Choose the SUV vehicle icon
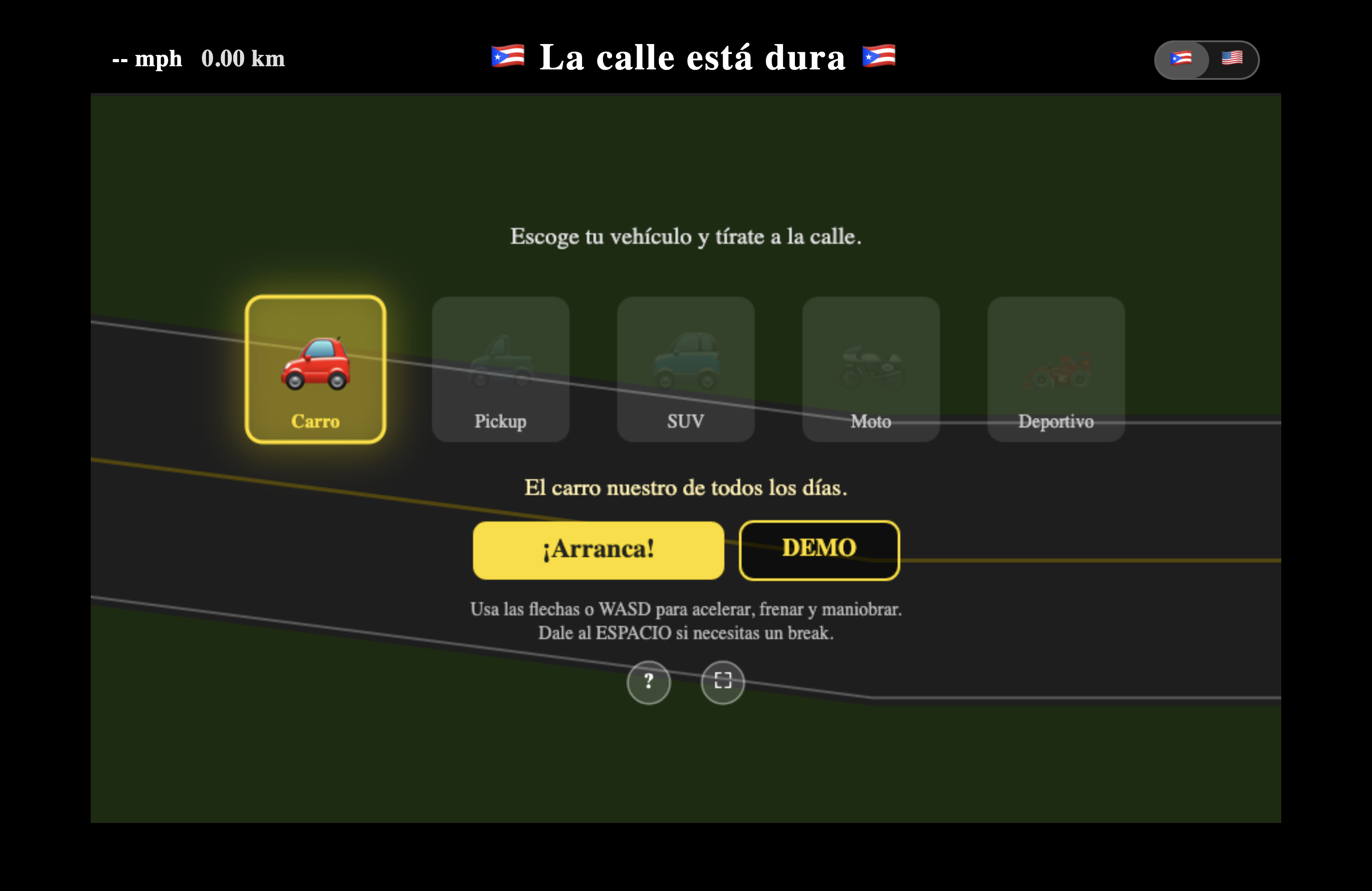 pyautogui.click(x=686, y=363)
